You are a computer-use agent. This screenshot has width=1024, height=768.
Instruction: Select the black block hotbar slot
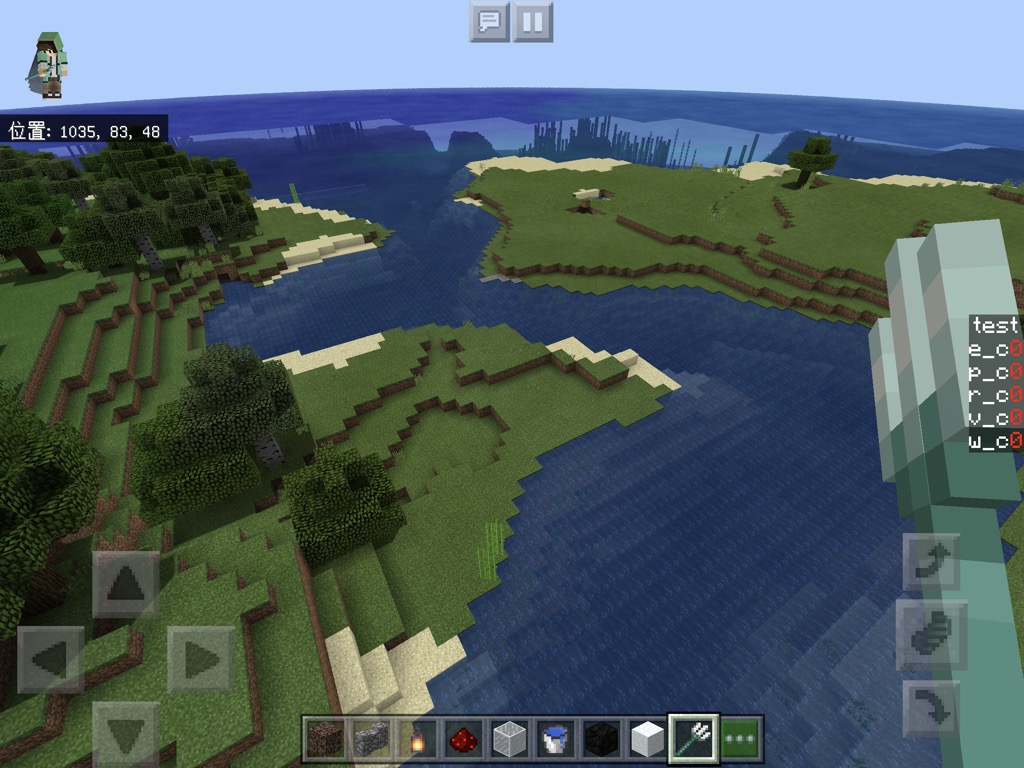[600, 739]
